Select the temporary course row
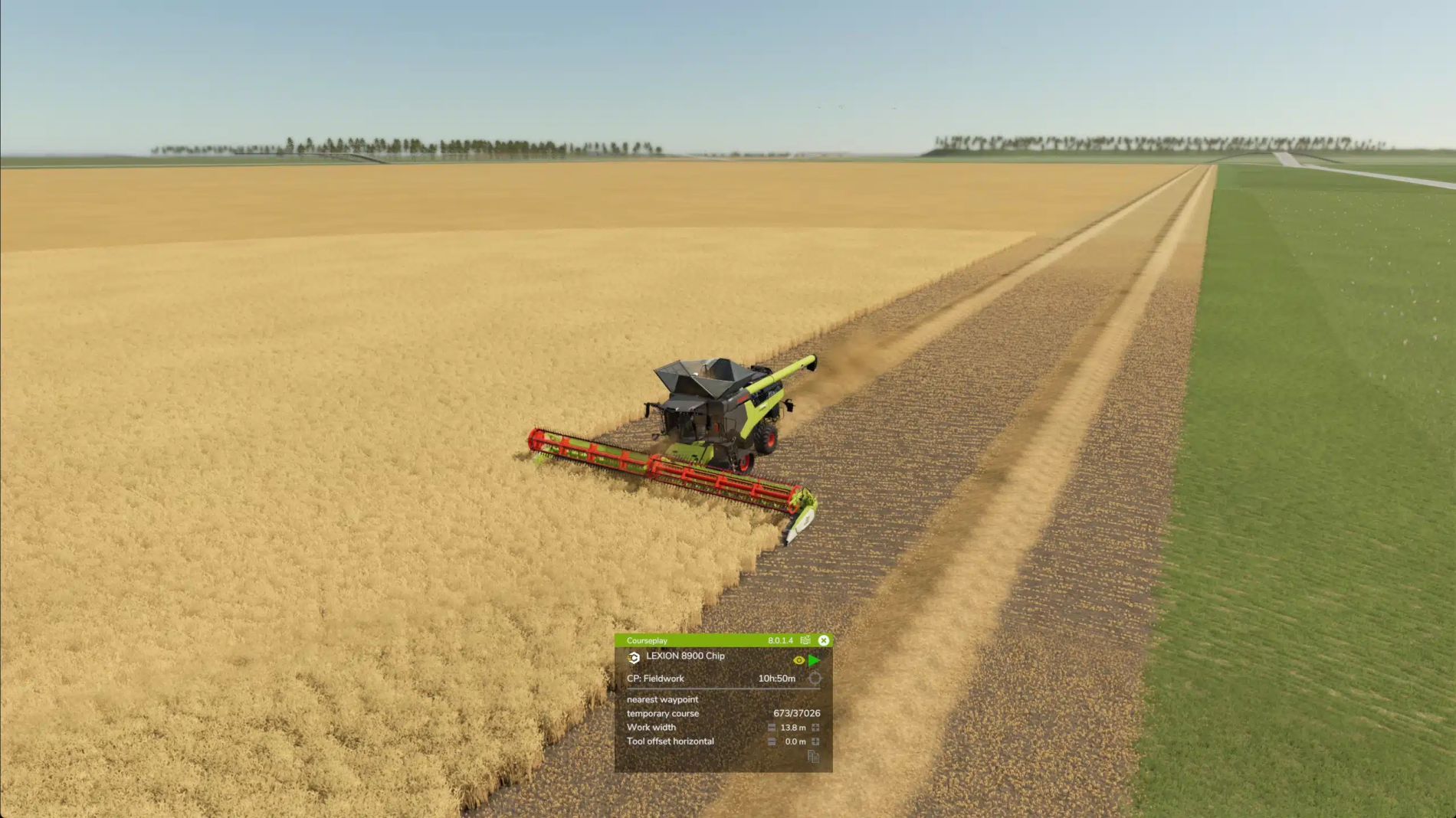1456x818 pixels. tap(663, 713)
